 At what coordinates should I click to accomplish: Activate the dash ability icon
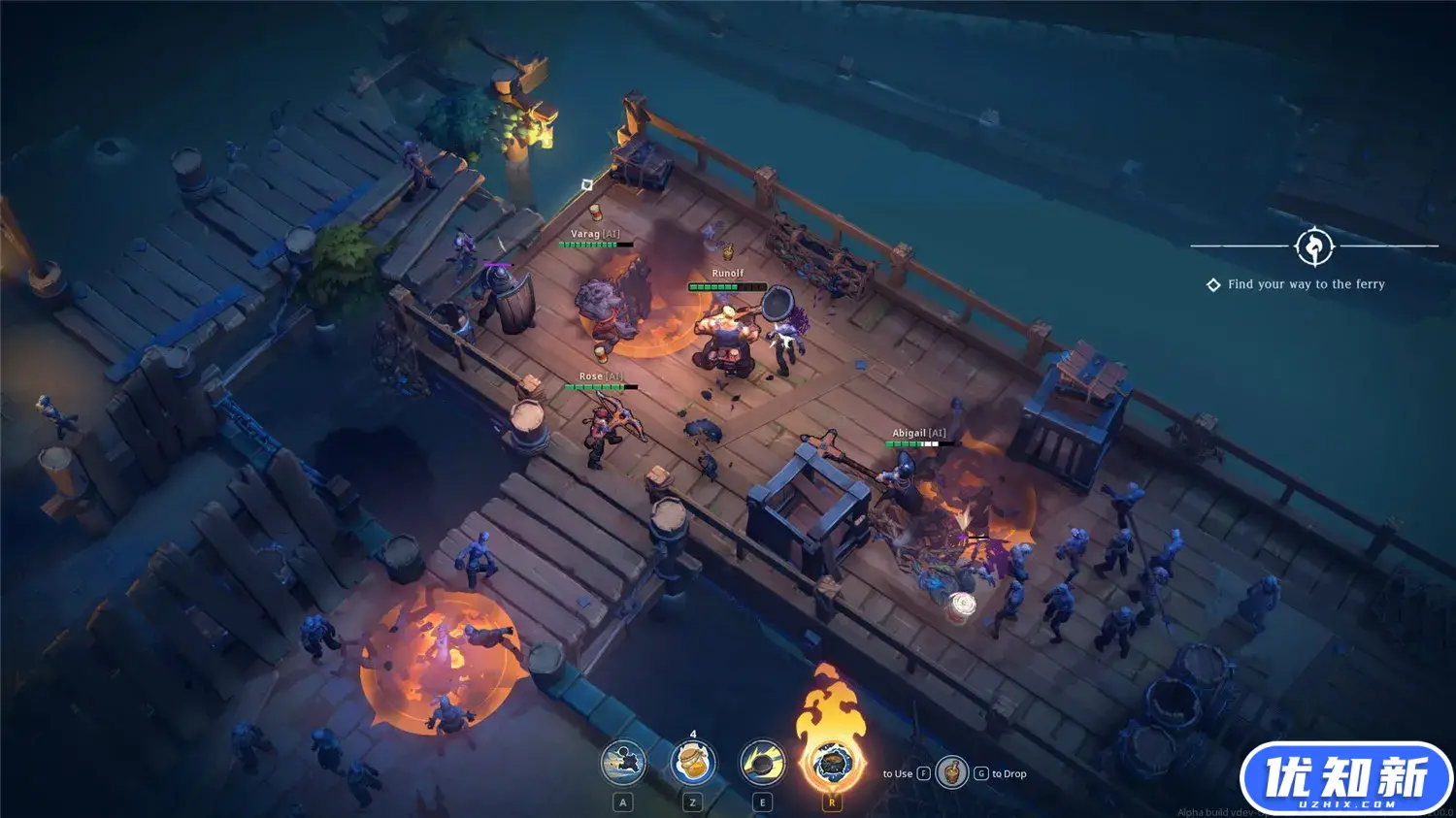click(623, 764)
